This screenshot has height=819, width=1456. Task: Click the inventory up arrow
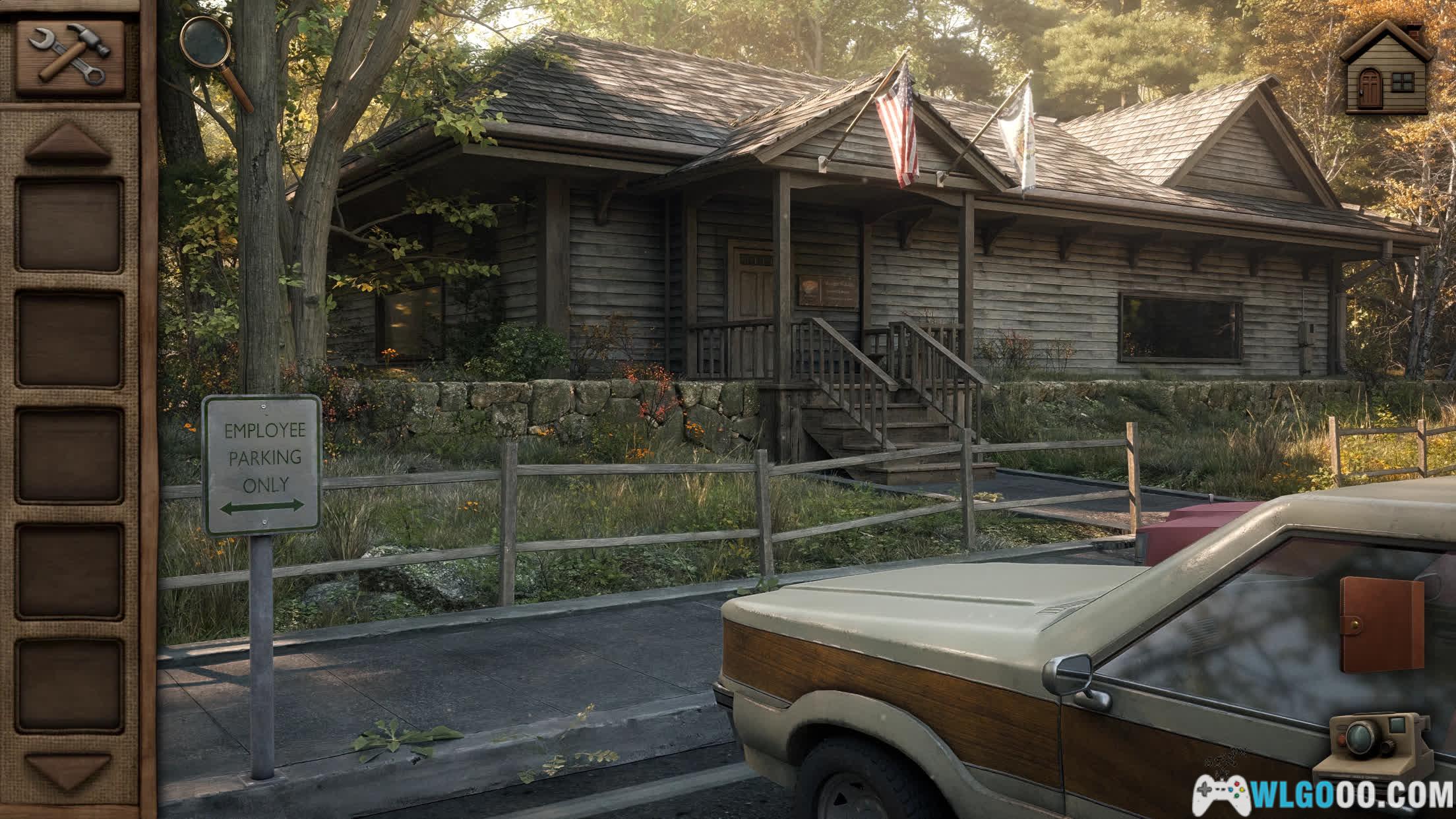coord(68,144)
